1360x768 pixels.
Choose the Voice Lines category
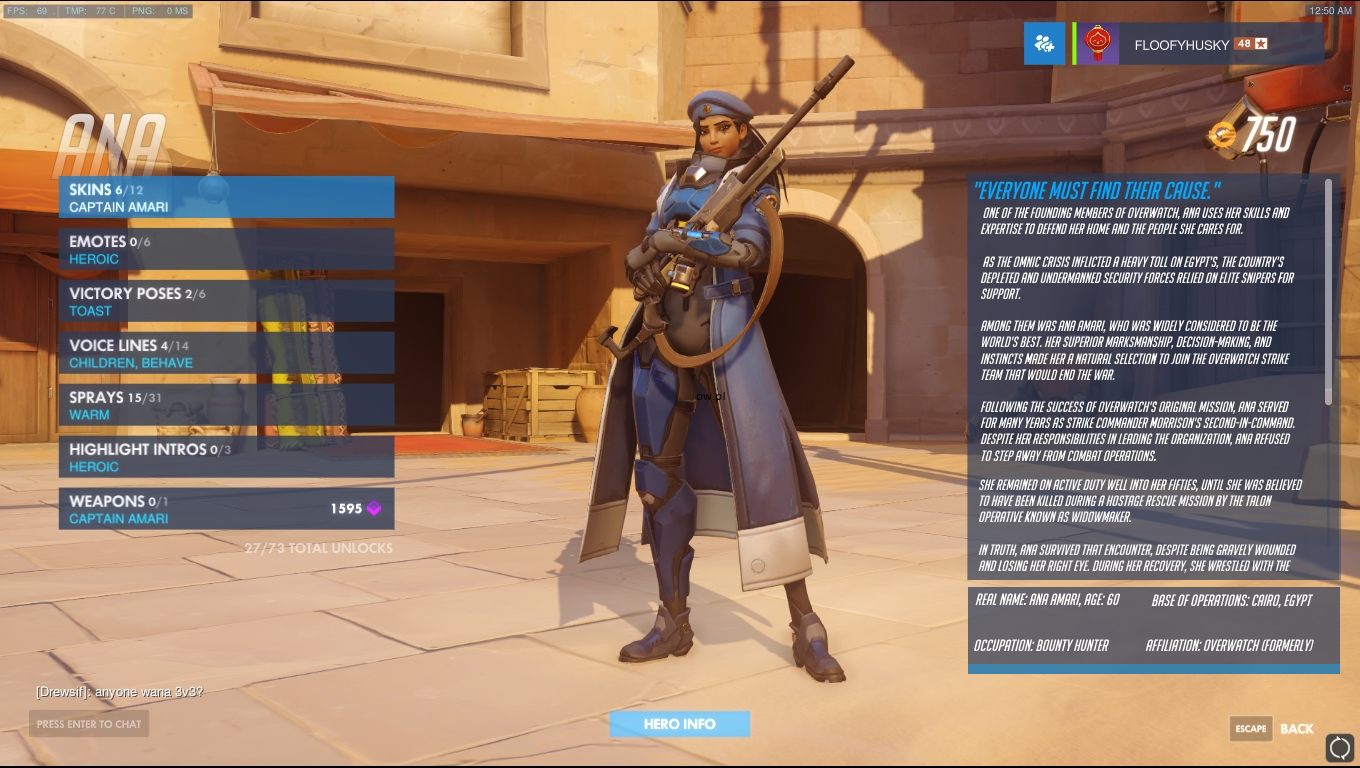tap(226, 354)
